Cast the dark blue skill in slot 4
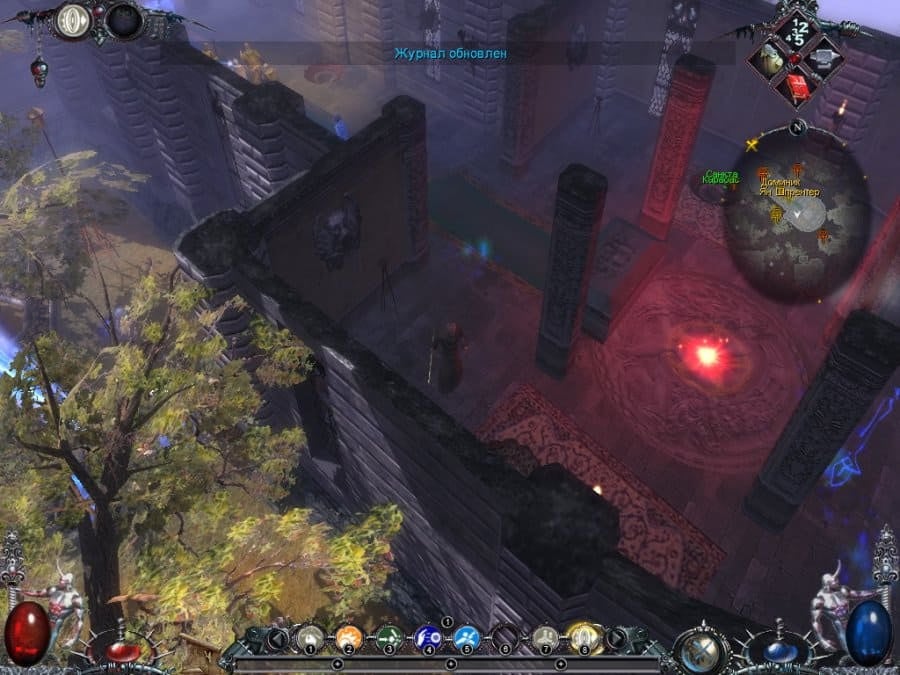Image resolution: width=900 pixels, height=675 pixels. tap(428, 637)
